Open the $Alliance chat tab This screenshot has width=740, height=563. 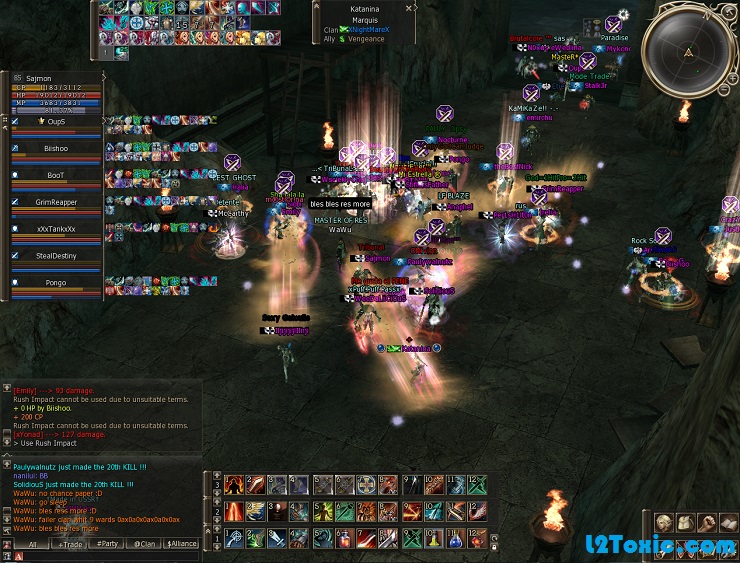pyautogui.click(x=181, y=544)
